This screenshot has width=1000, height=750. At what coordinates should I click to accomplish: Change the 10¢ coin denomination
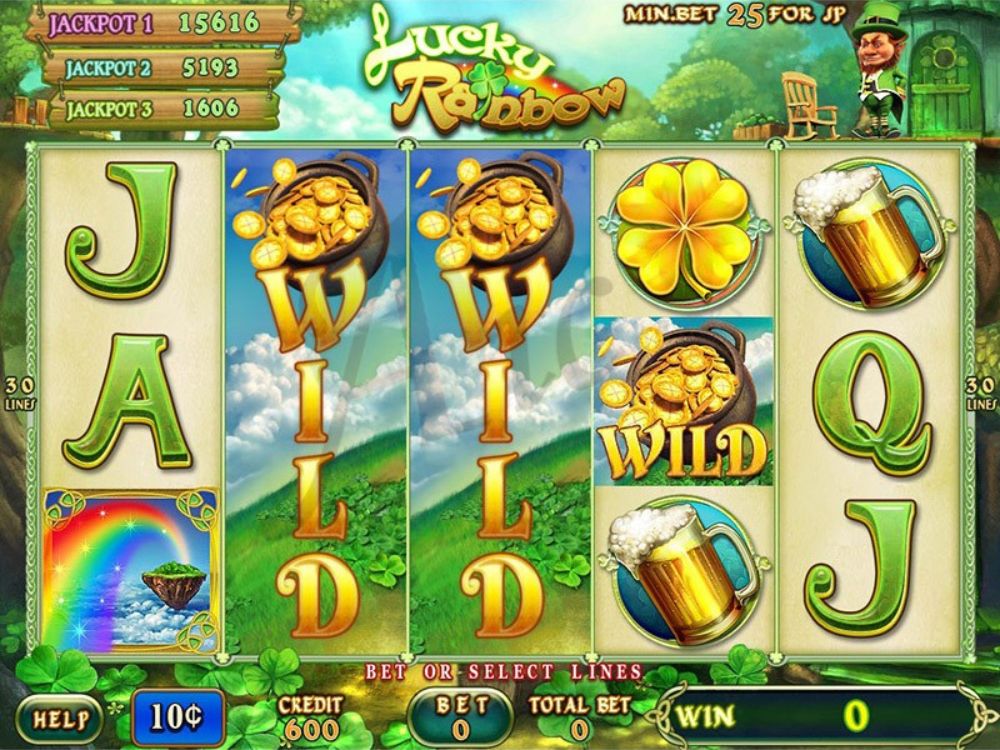(177, 717)
